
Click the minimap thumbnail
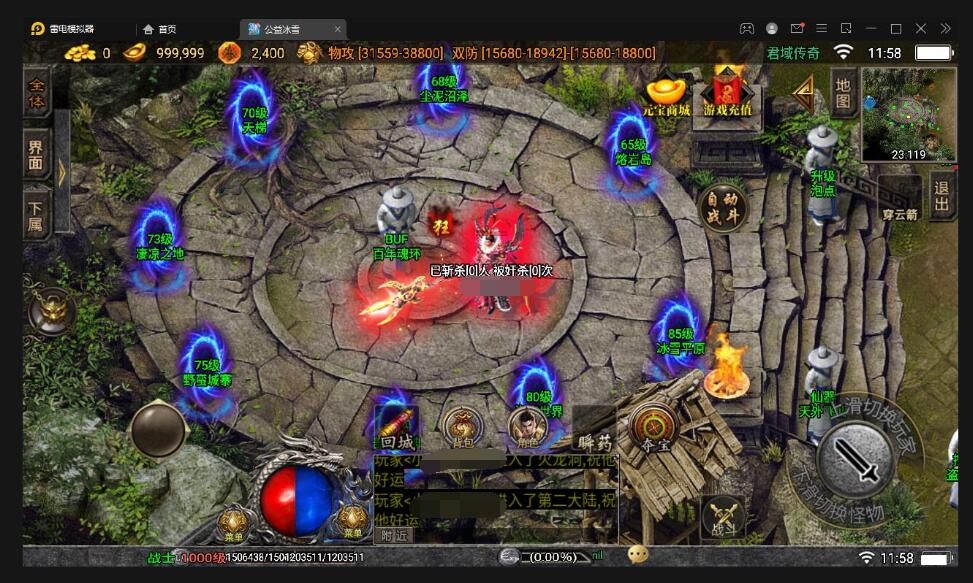(x=907, y=112)
